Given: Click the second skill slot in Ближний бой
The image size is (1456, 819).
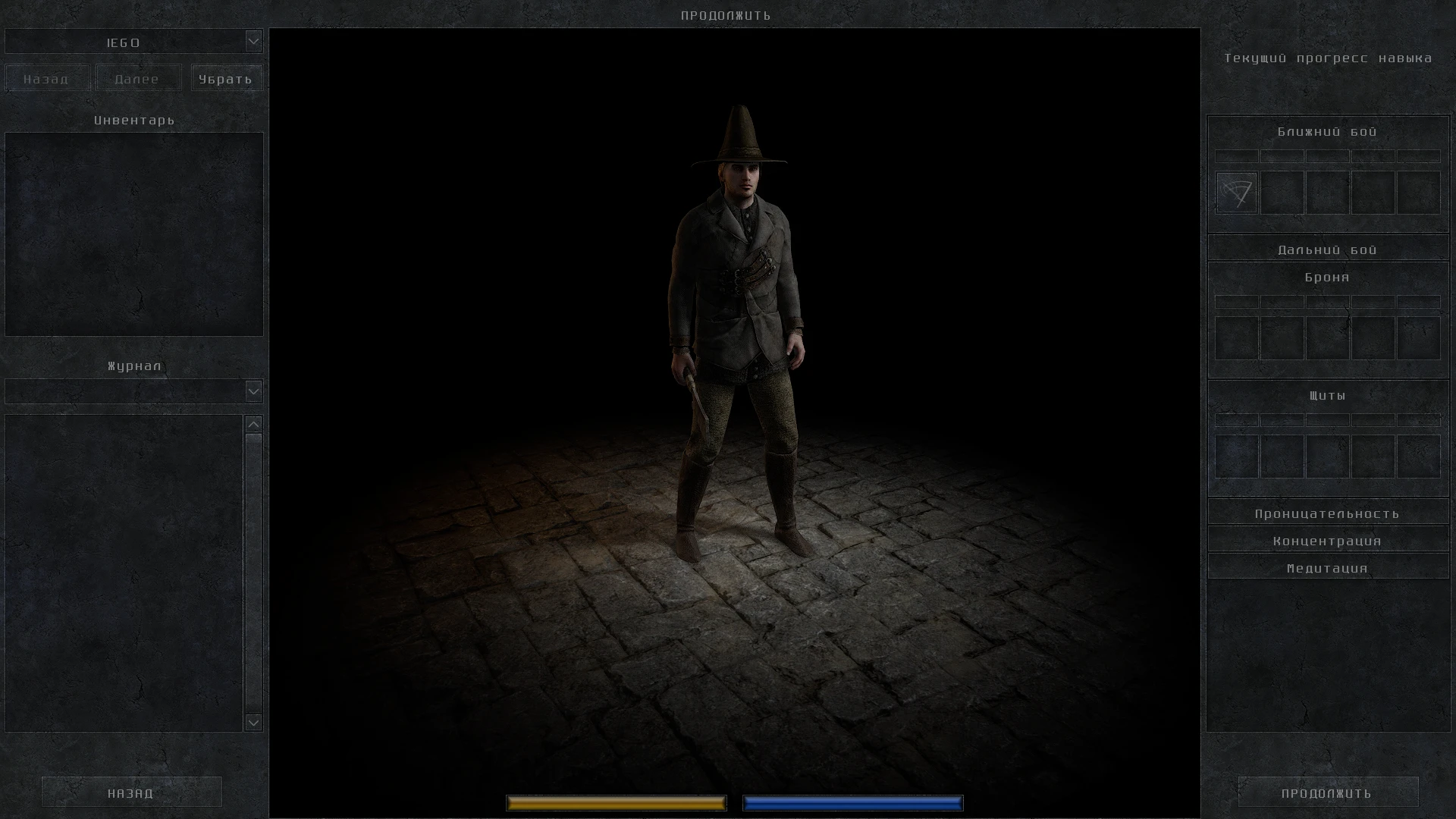Looking at the screenshot, I should click(1282, 192).
